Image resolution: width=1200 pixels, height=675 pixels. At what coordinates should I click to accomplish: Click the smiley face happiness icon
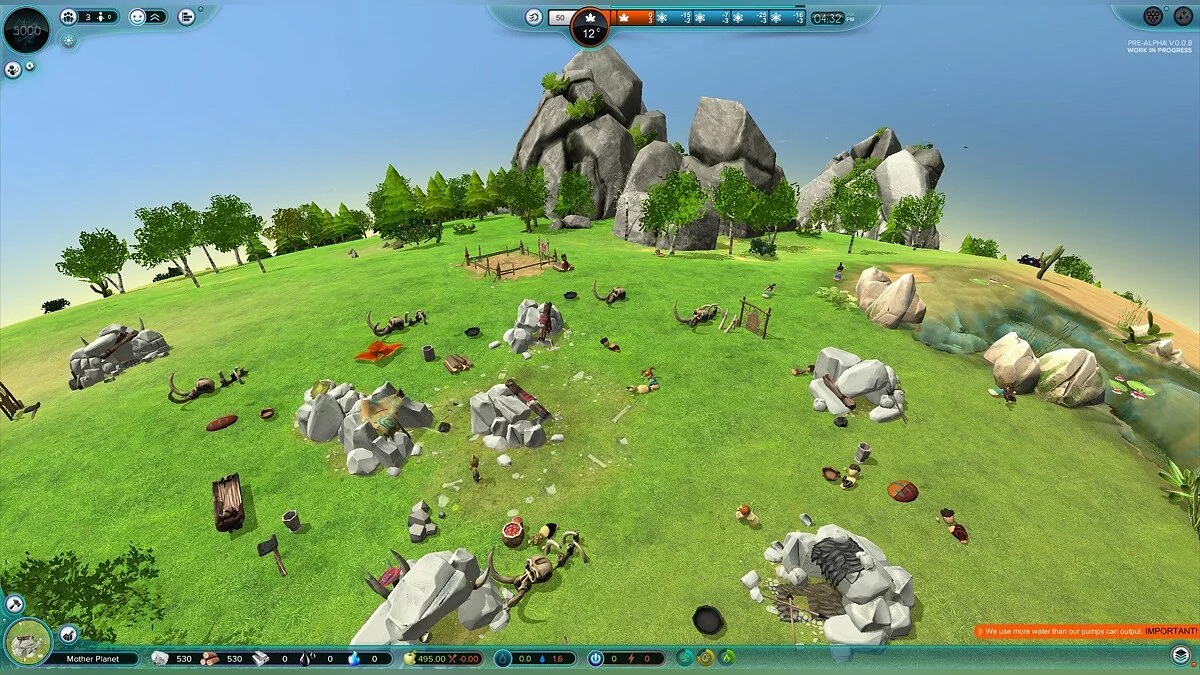[136, 16]
